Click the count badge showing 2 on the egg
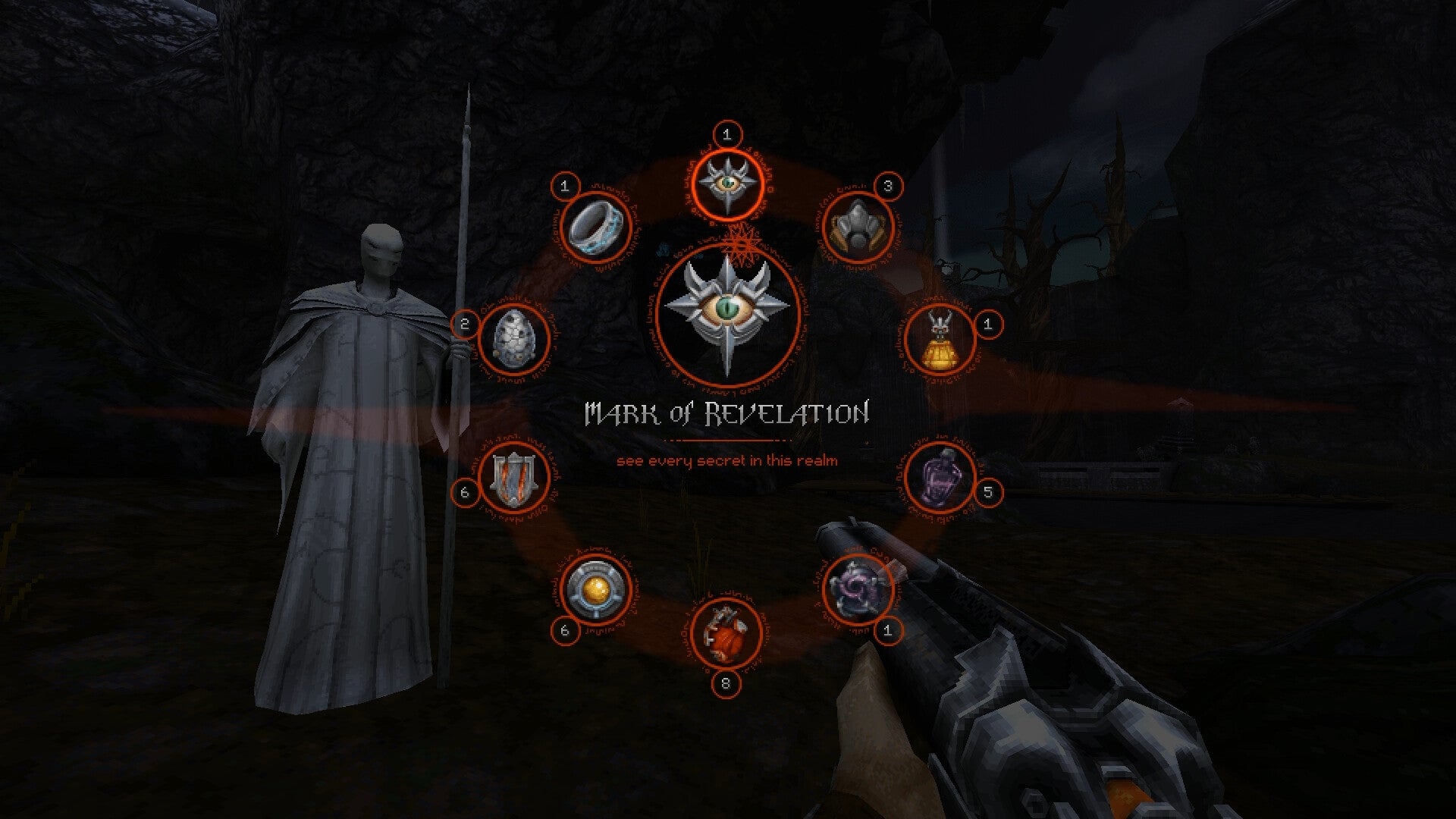 (464, 321)
